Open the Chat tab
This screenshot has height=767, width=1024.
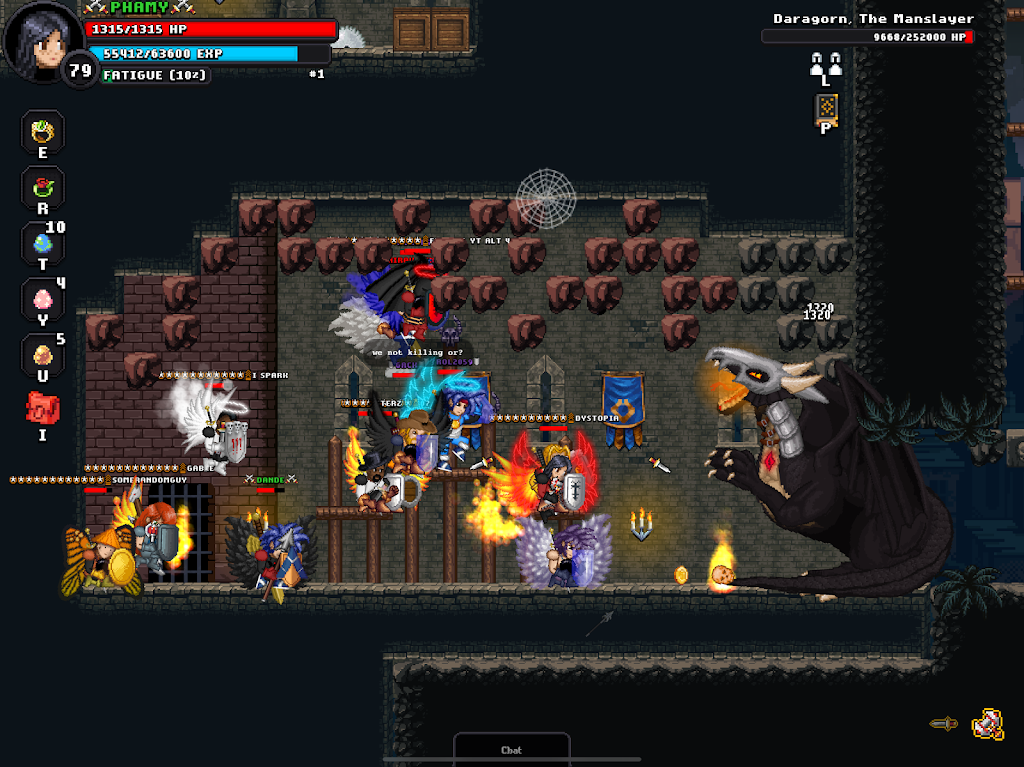511,749
